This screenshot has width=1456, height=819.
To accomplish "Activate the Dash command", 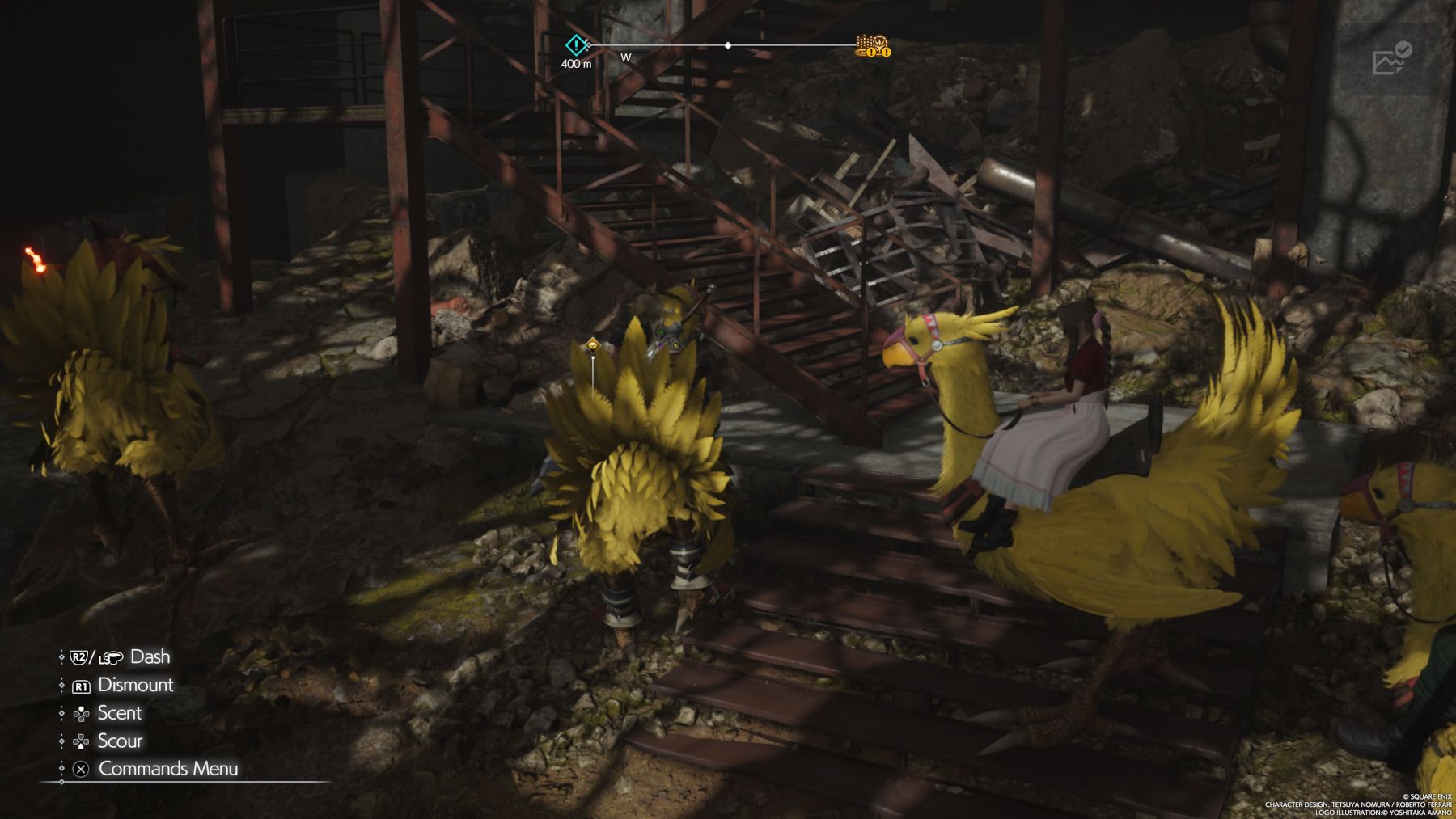I will (149, 656).
